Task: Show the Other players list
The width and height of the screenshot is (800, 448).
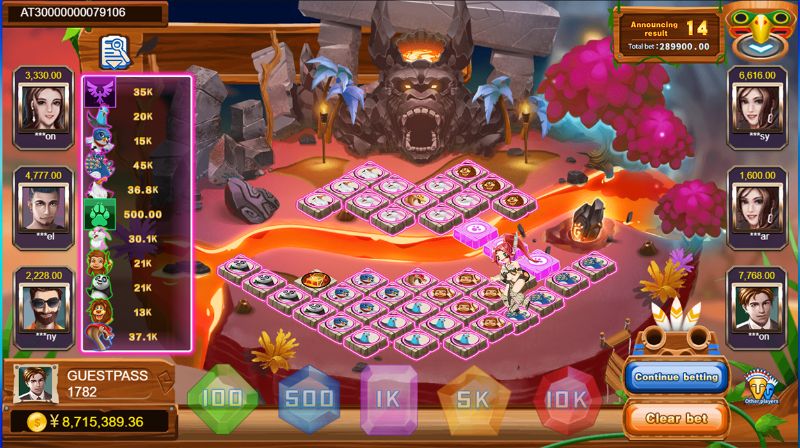Action: coord(762,386)
